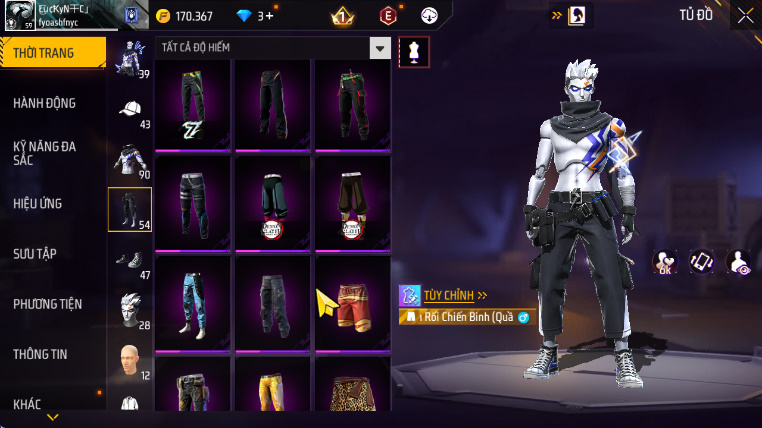762x428 pixels.
Task: Choose the cap category with 43 items
Action: (x=130, y=111)
